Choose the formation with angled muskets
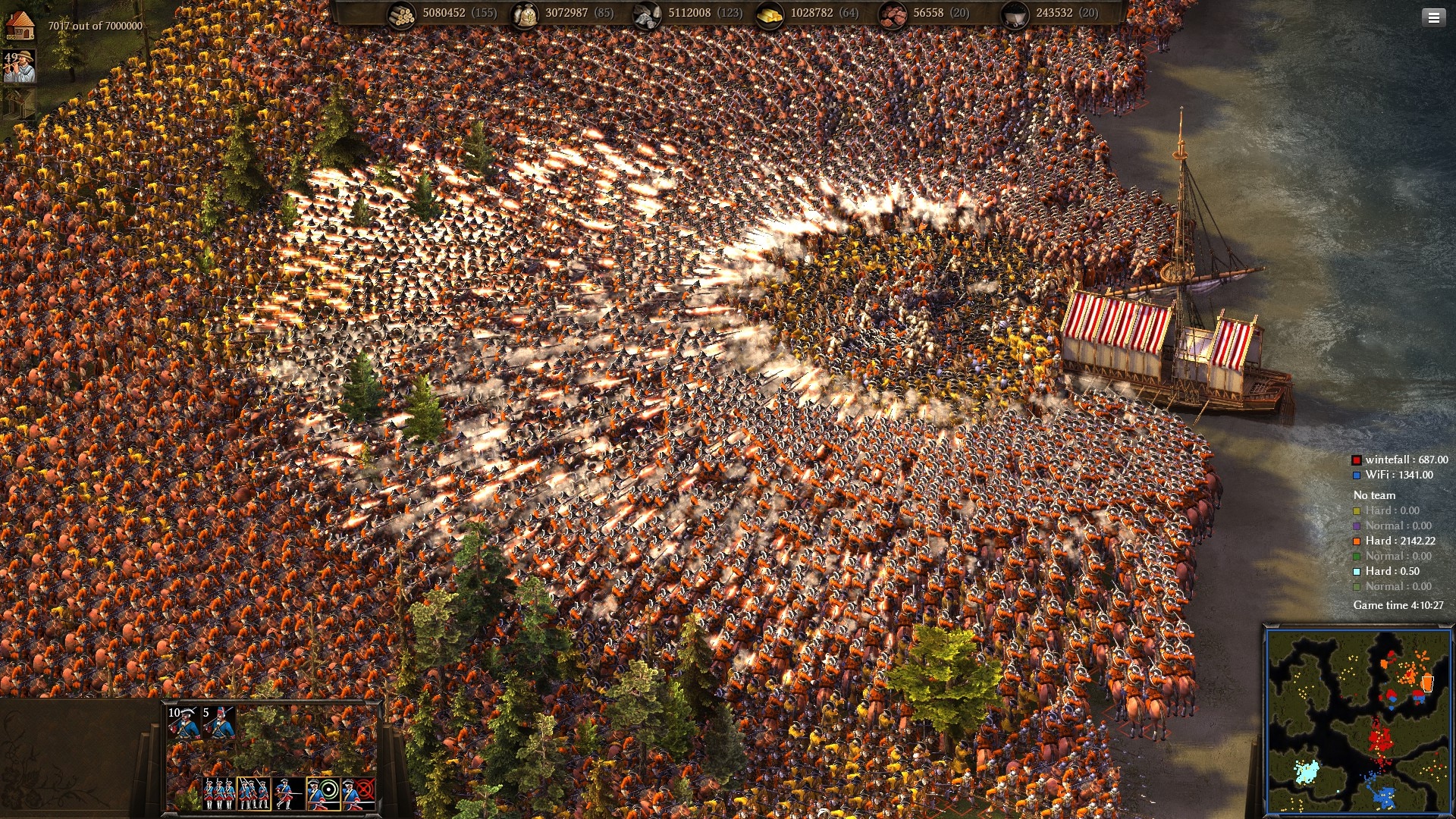The width and height of the screenshot is (1456, 819). click(253, 793)
